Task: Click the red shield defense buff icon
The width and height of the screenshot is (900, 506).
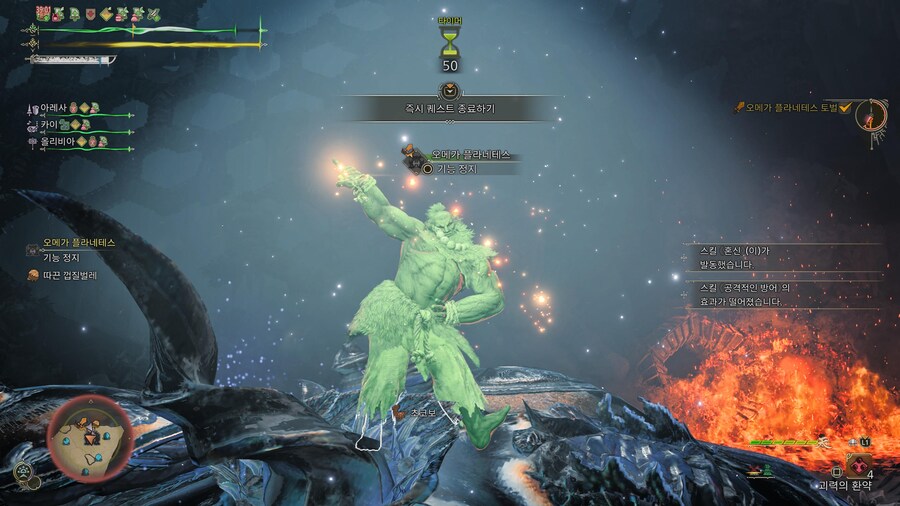Action: point(91,14)
